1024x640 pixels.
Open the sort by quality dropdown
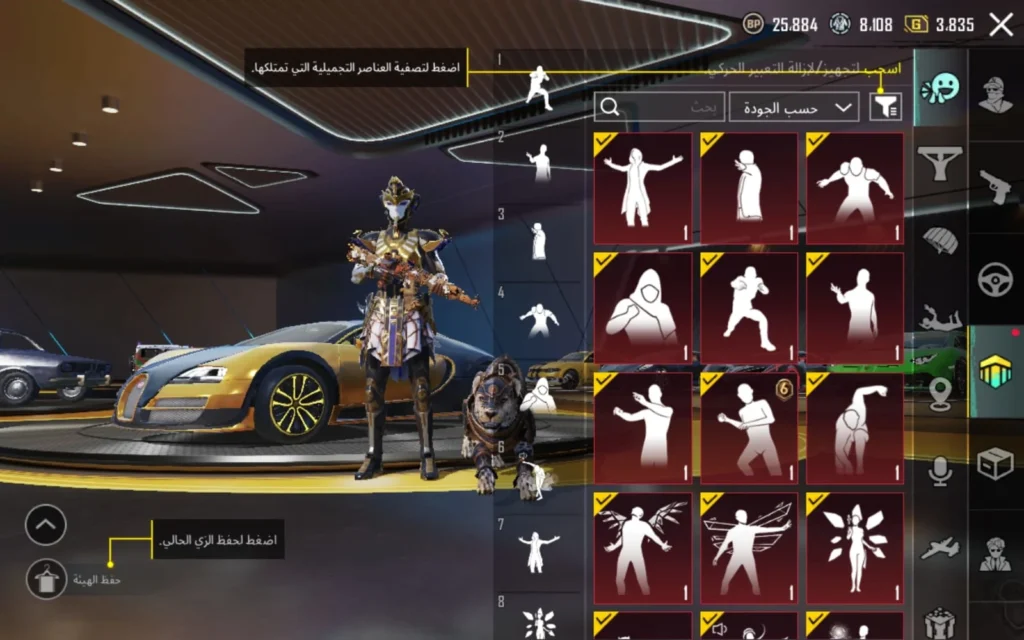[794, 107]
